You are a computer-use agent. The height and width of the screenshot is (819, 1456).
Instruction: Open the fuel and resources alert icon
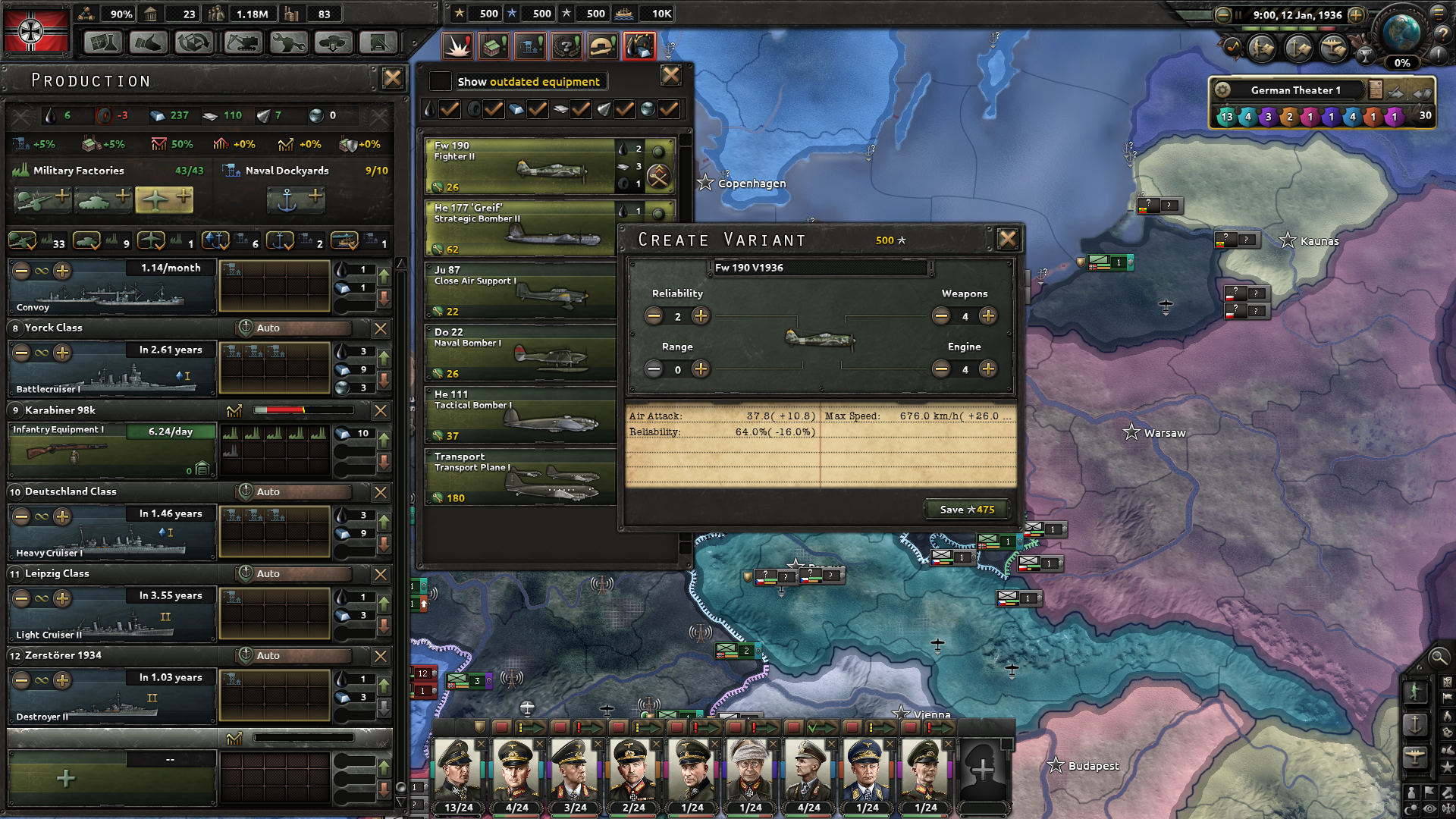tap(641, 45)
